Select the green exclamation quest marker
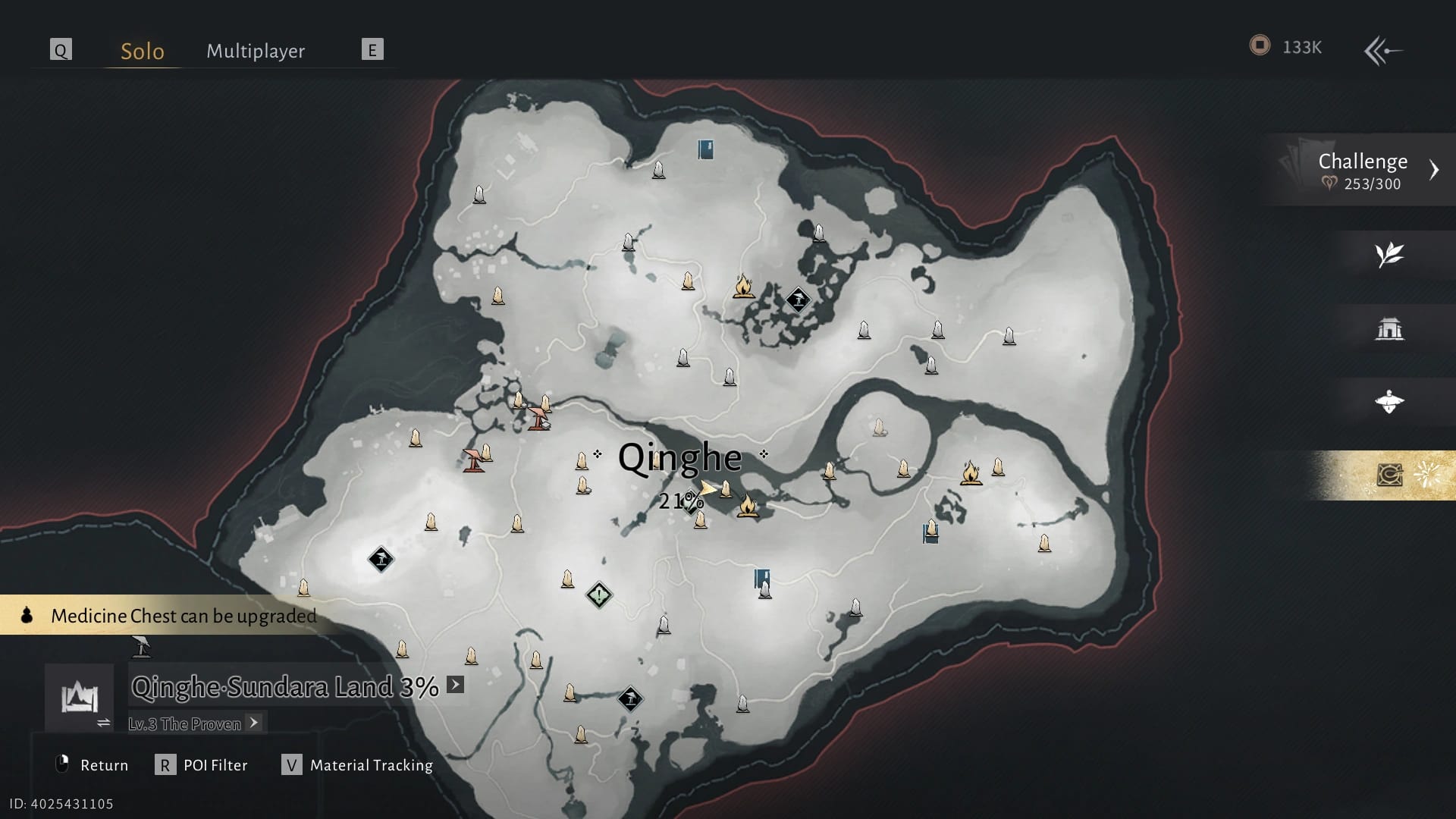 [599, 595]
